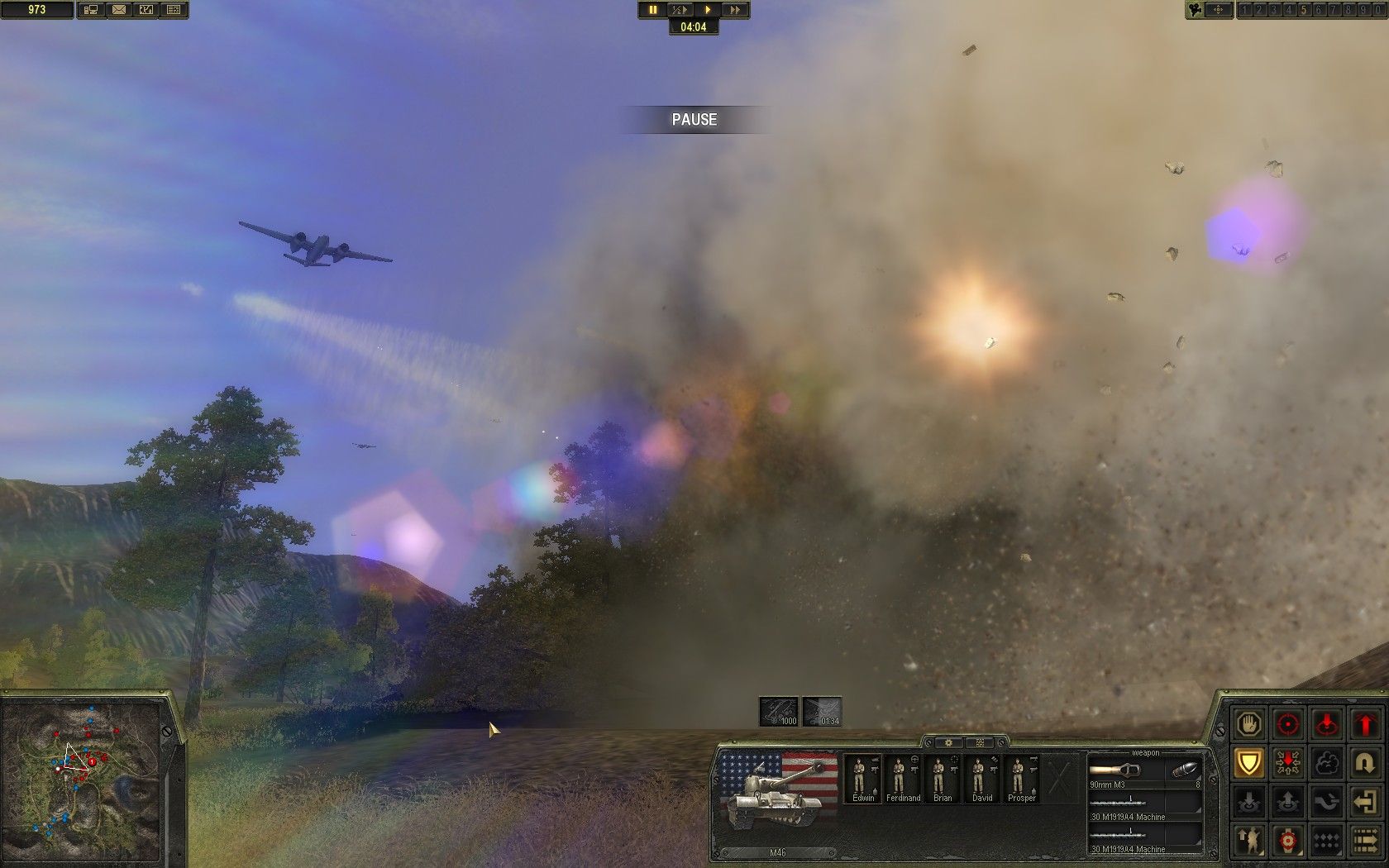Click the briefing notes icon top-left
Image resolution: width=1389 pixels, height=868 pixels.
click(173, 10)
